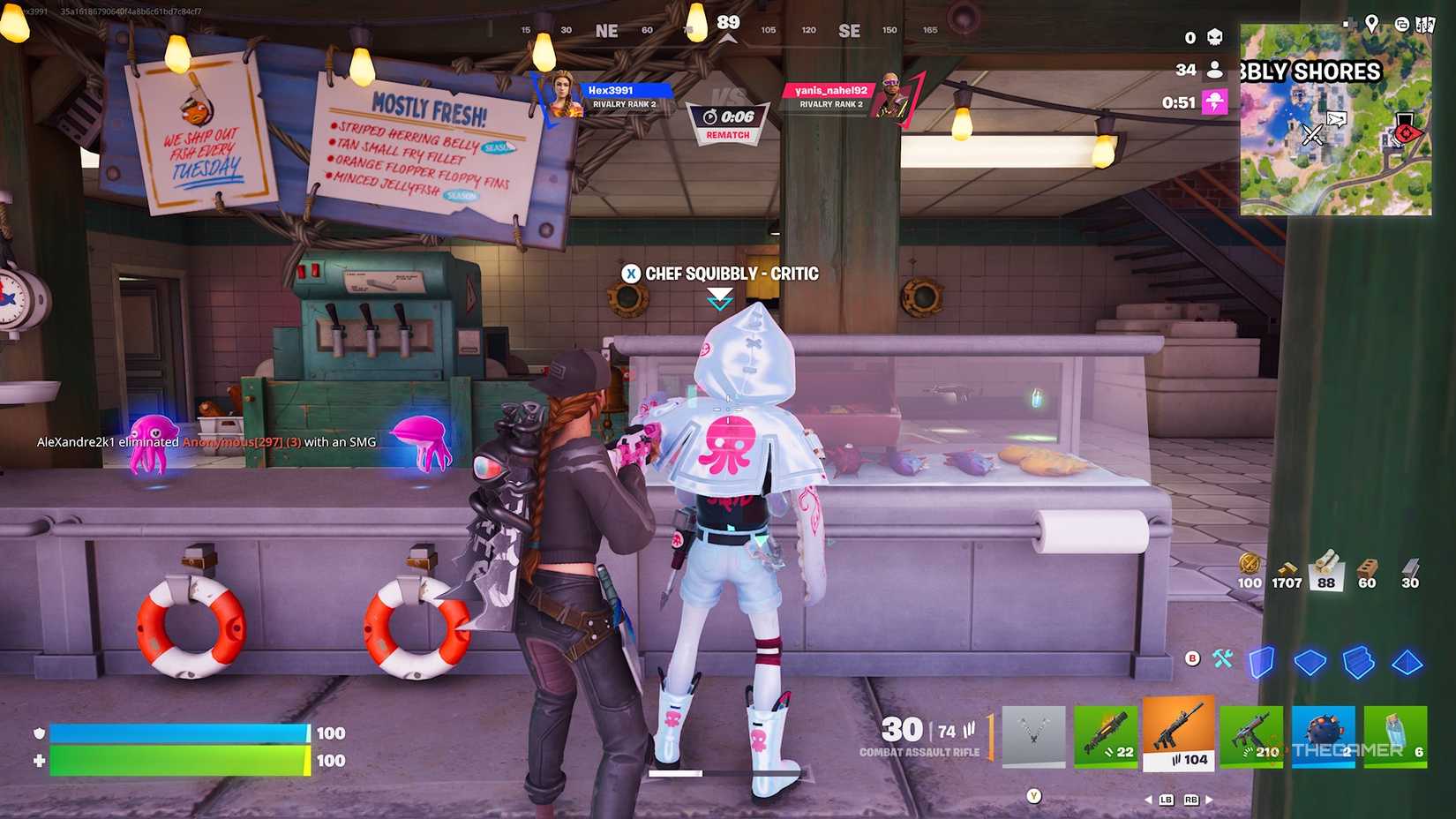1456x819 pixels.
Task: Select the Combat Assault Rifle hotbar slot
Action: pos(1179,734)
